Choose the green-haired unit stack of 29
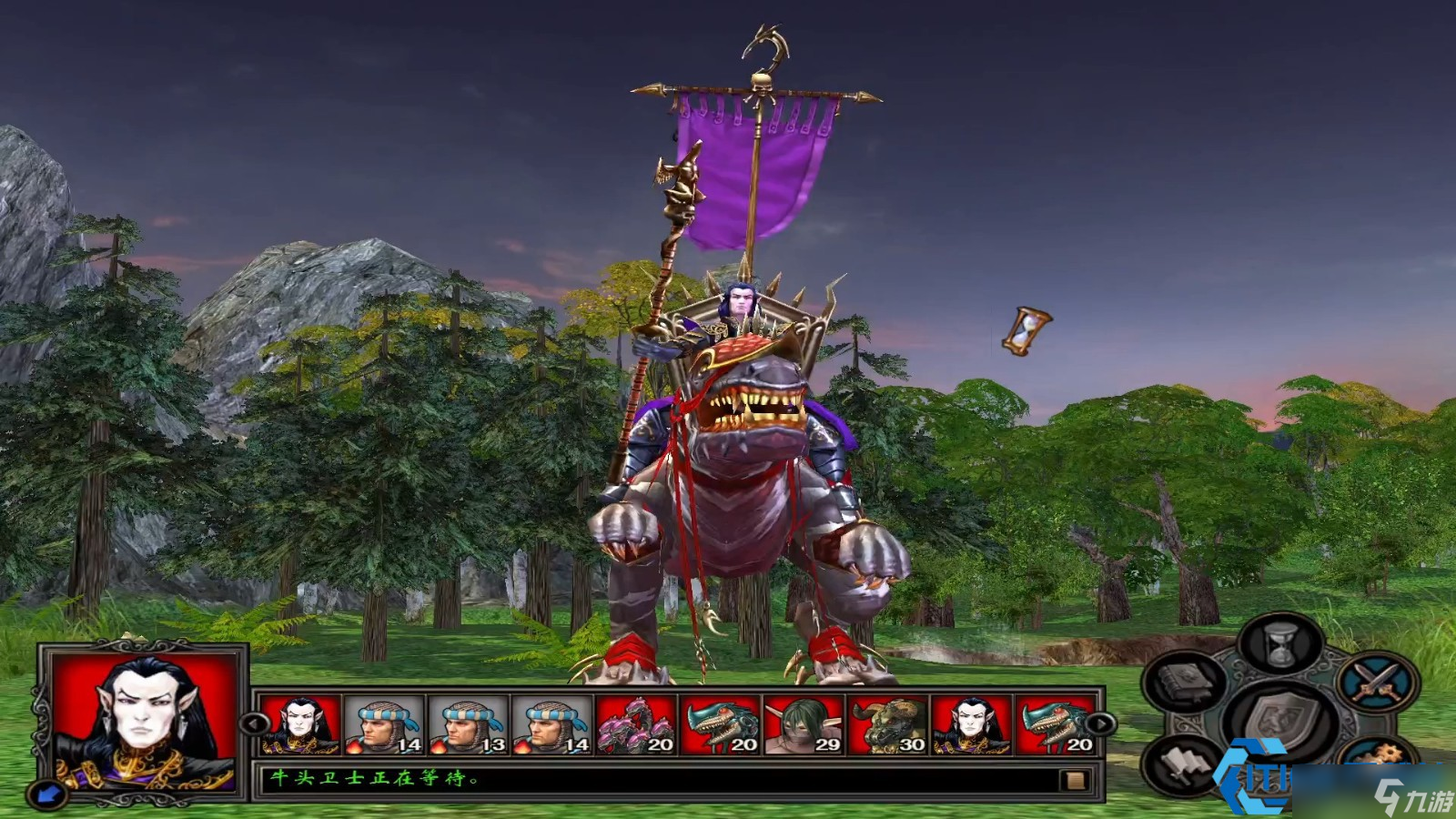Viewport: 1456px width, 819px height. (x=803, y=725)
